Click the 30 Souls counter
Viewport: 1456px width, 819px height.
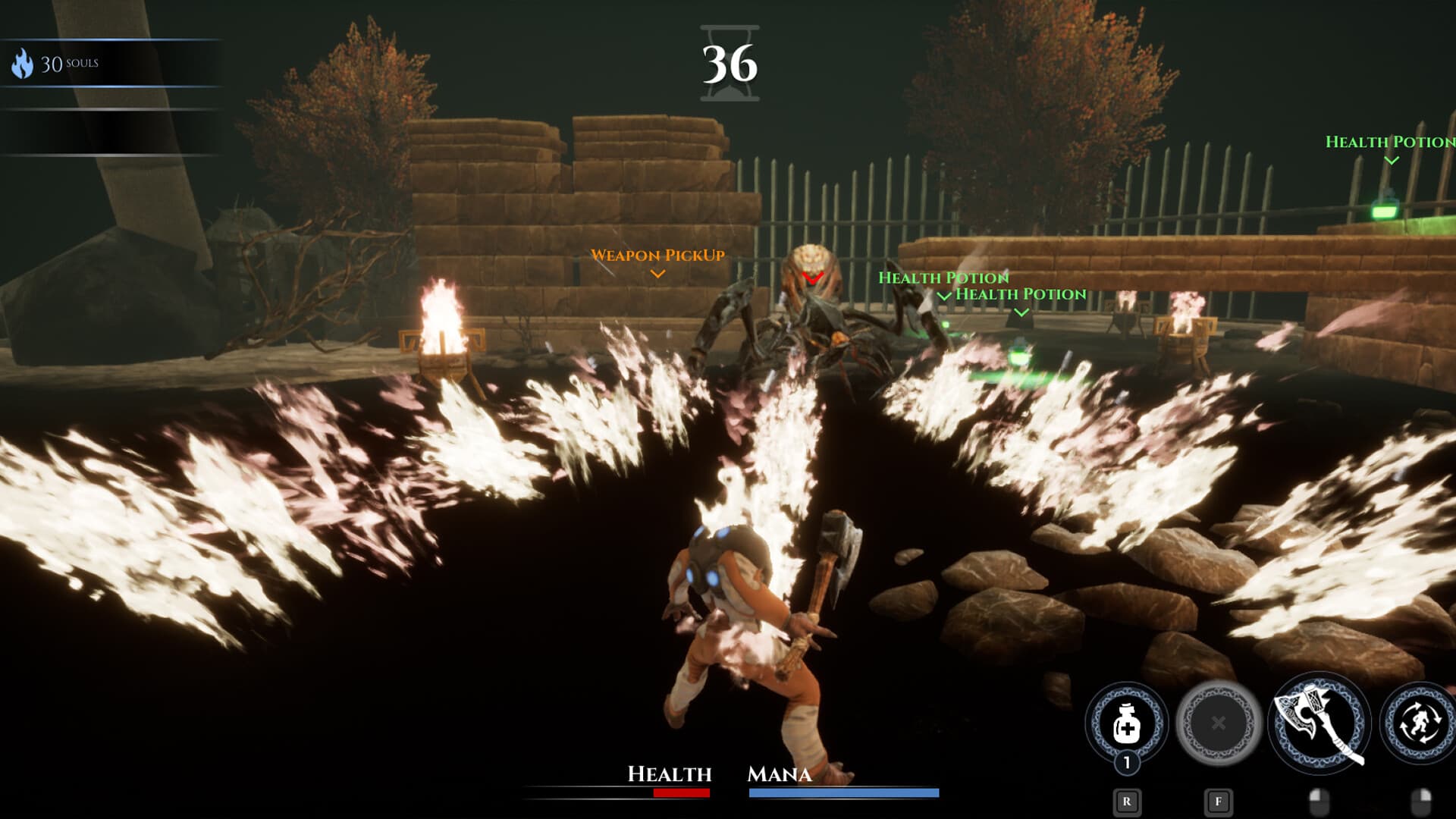(x=68, y=64)
